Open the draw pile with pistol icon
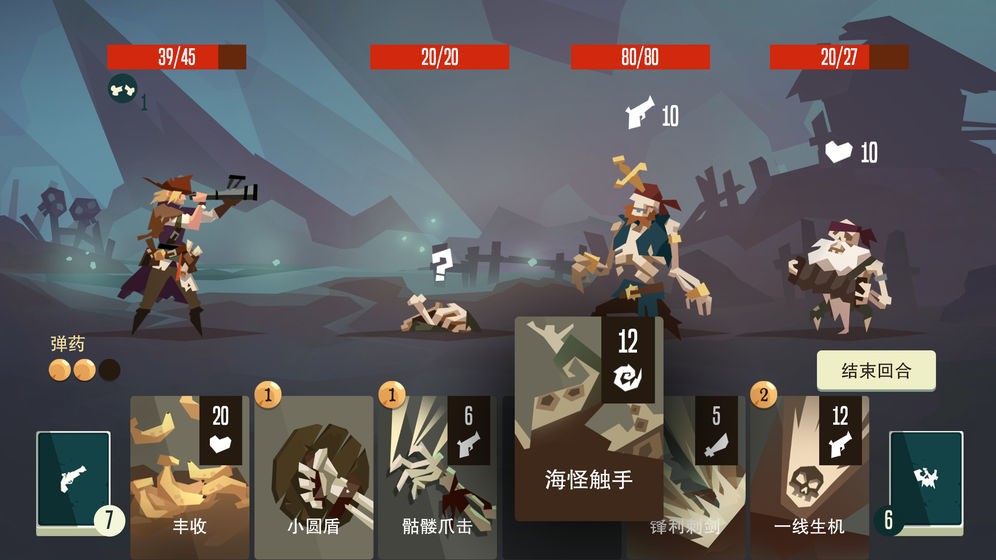The height and width of the screenshot is (560, 996). tap(73, 480)
